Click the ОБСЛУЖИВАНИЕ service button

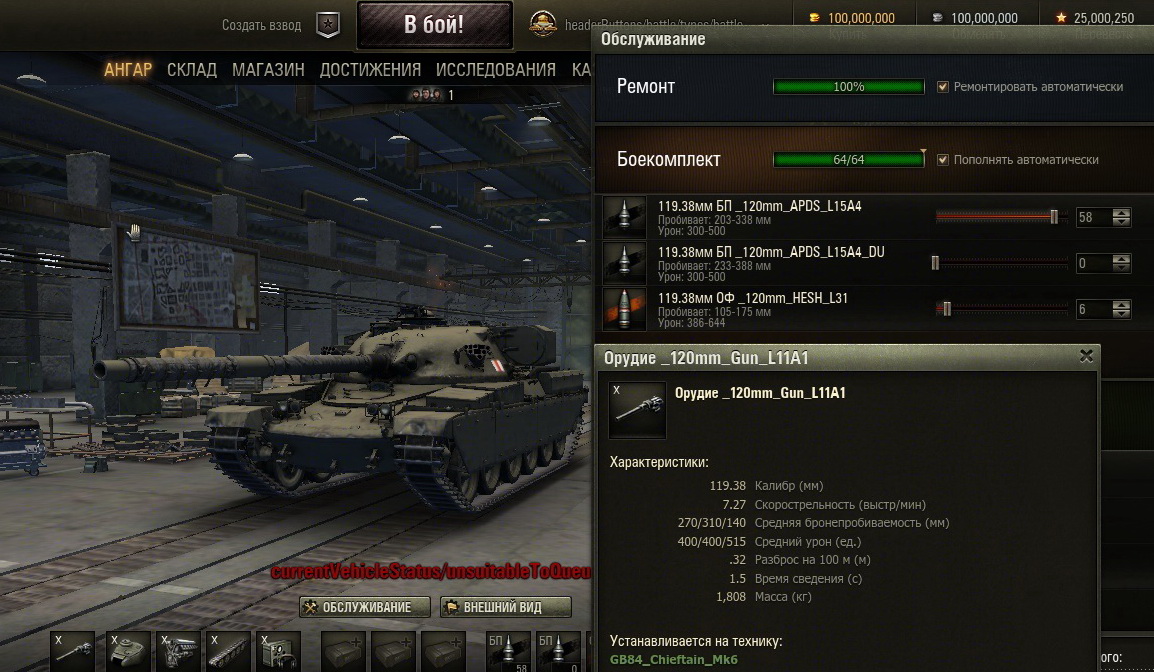pos(365,607)
